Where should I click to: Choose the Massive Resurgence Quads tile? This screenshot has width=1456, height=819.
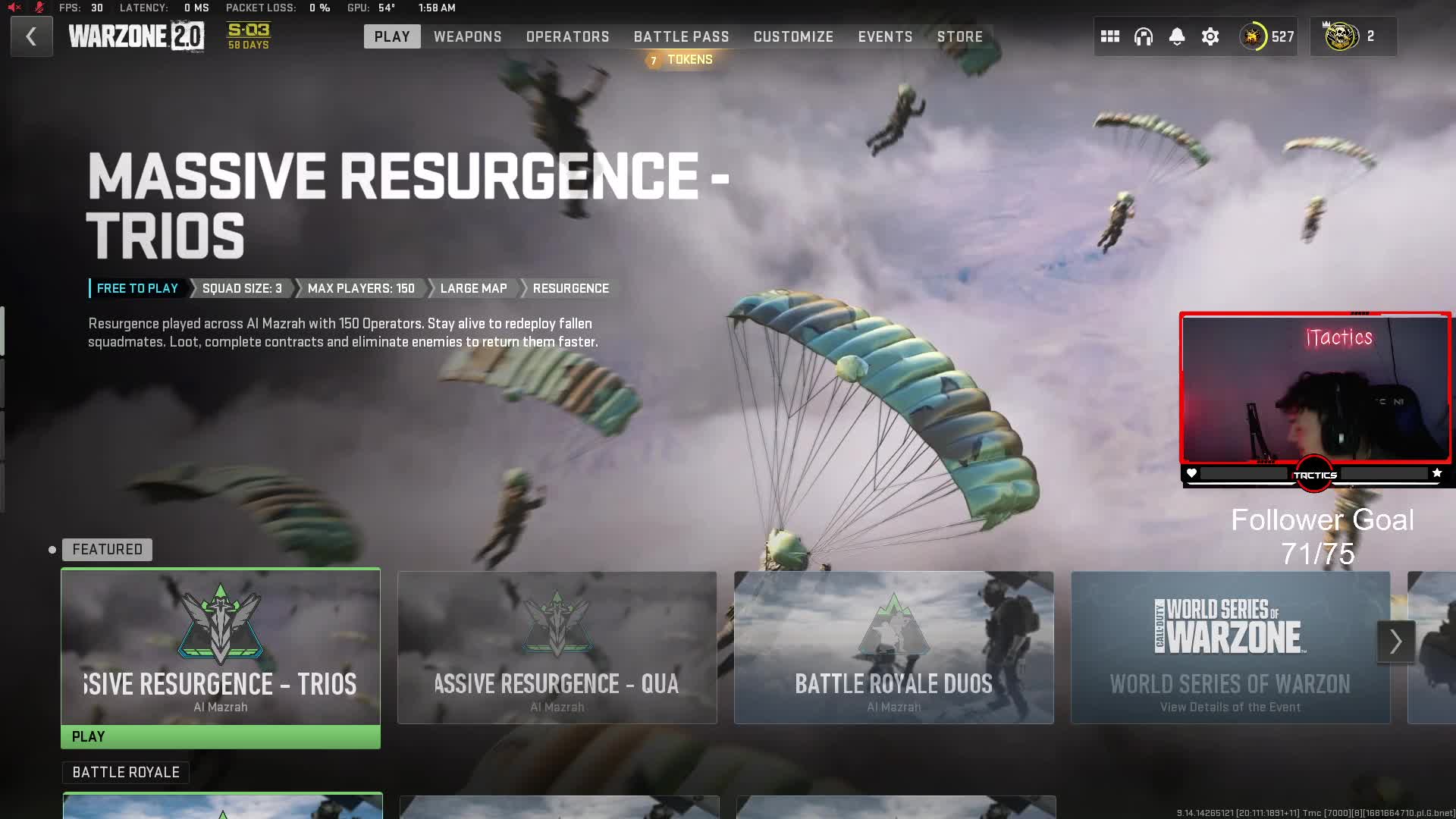[x=557, y=647]
